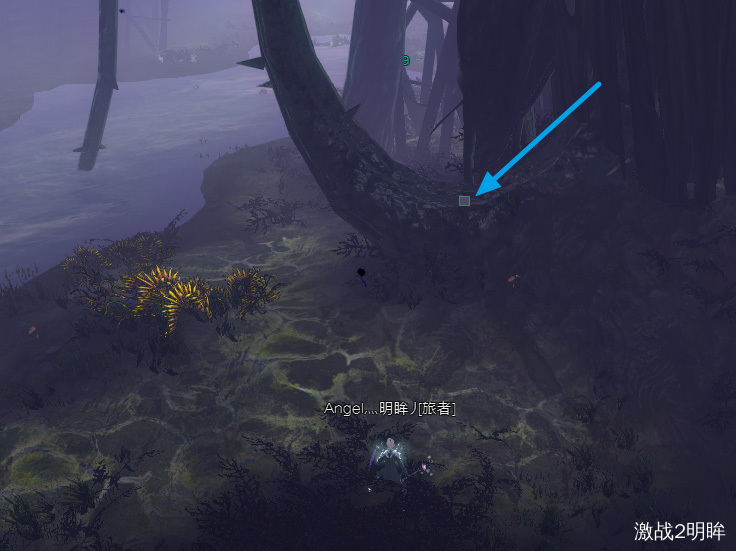Screen dimensions: 736x551
Task: Click the small green-outlined square marker
Action: [464, 201]
